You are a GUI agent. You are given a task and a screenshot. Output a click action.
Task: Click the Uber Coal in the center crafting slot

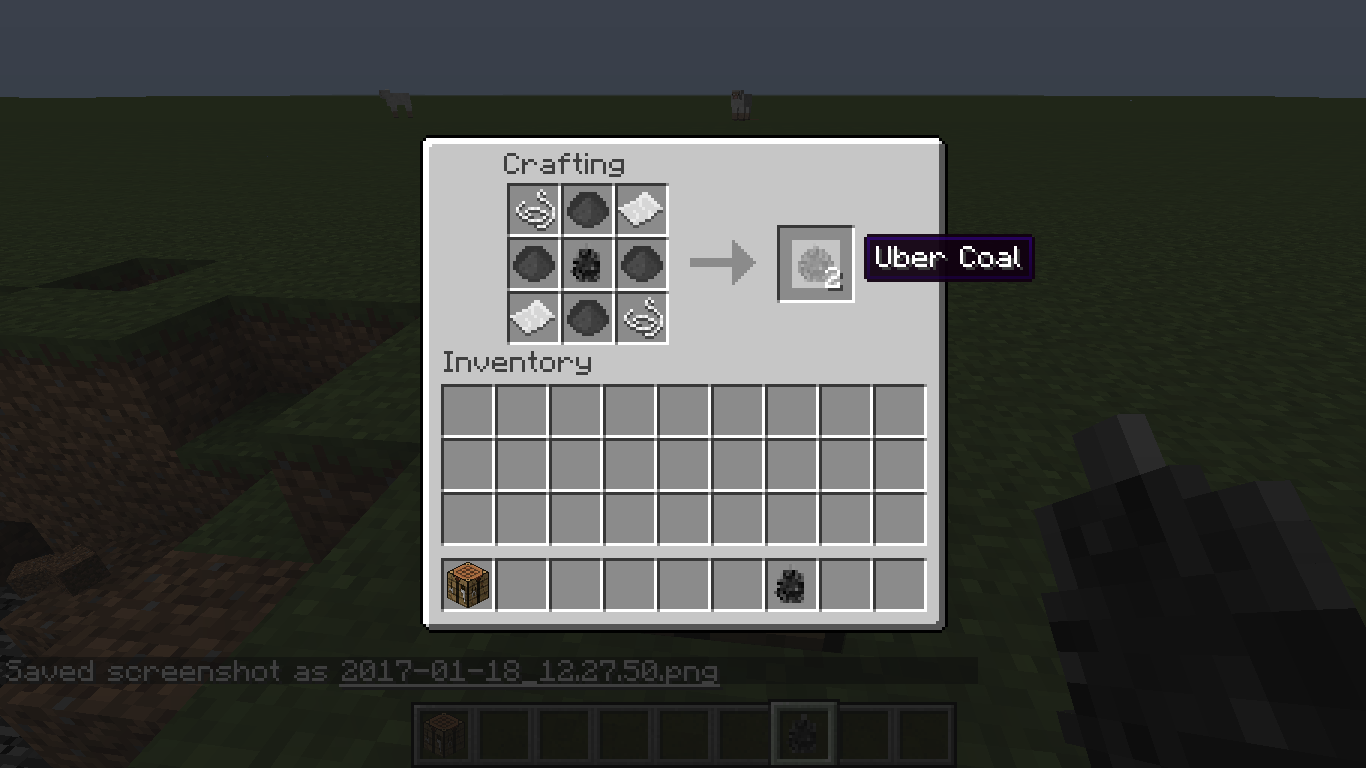[x=587, y=264]
